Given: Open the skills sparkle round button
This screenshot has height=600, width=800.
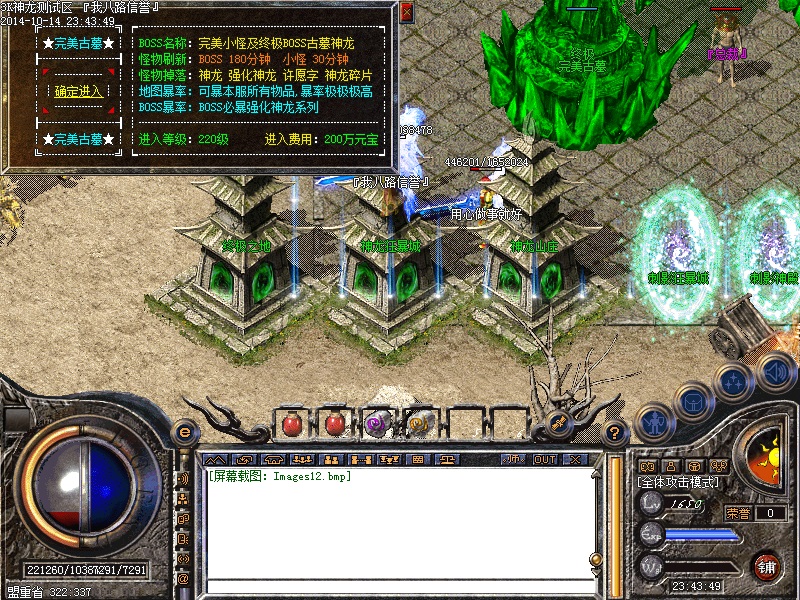Looking at the screenshot, I should click(x=733, y=383).
